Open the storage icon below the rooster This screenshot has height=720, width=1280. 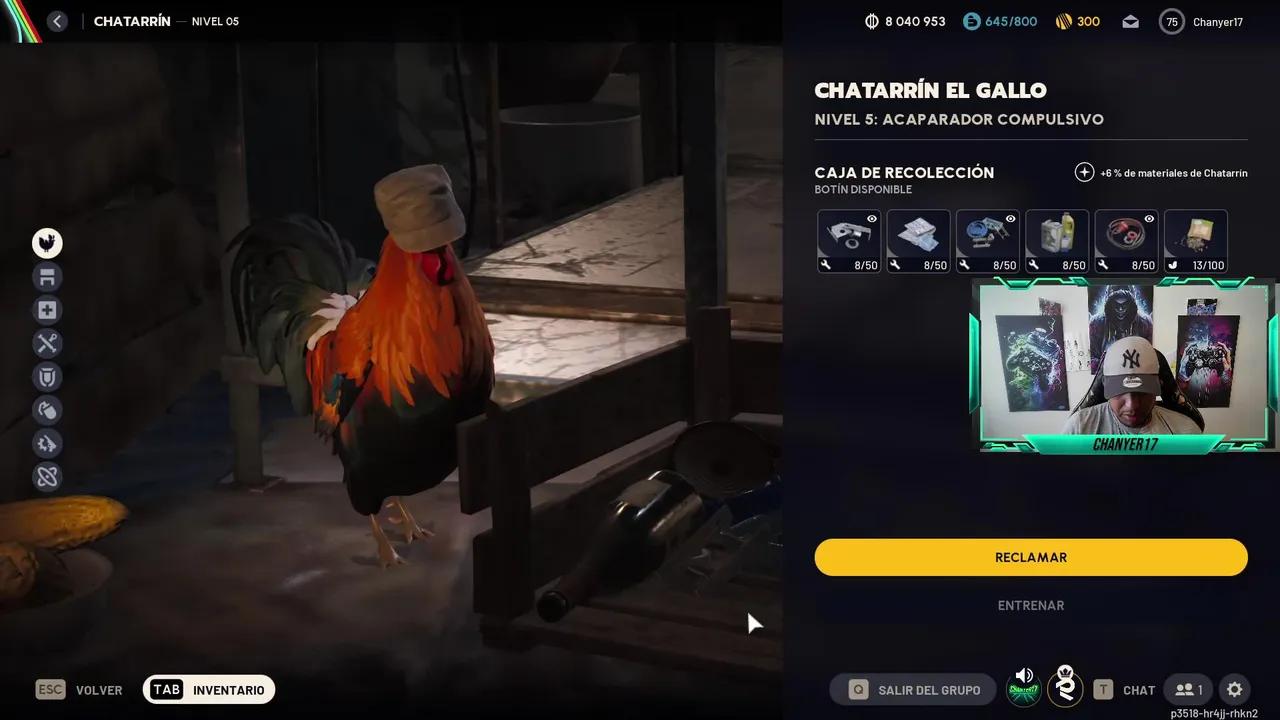pos(47,276)
